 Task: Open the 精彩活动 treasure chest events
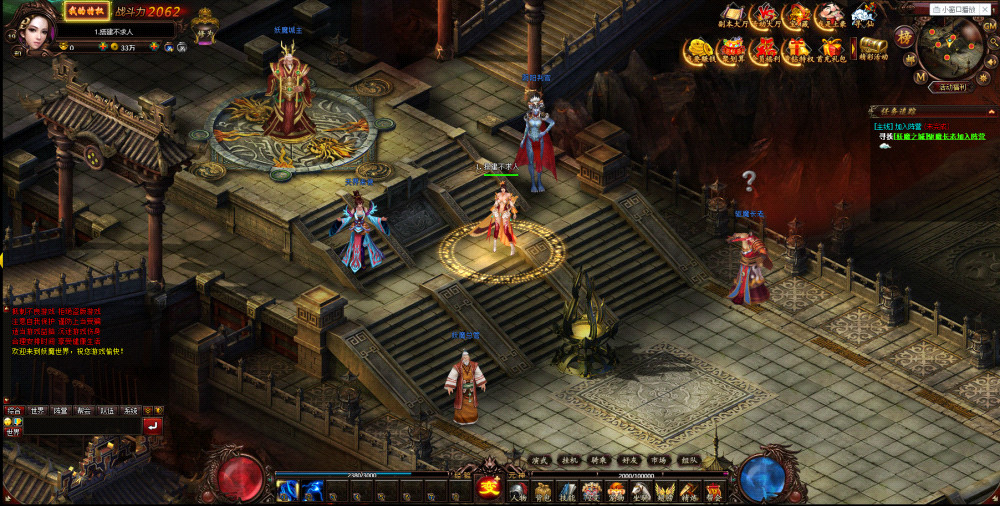[873, 48]
